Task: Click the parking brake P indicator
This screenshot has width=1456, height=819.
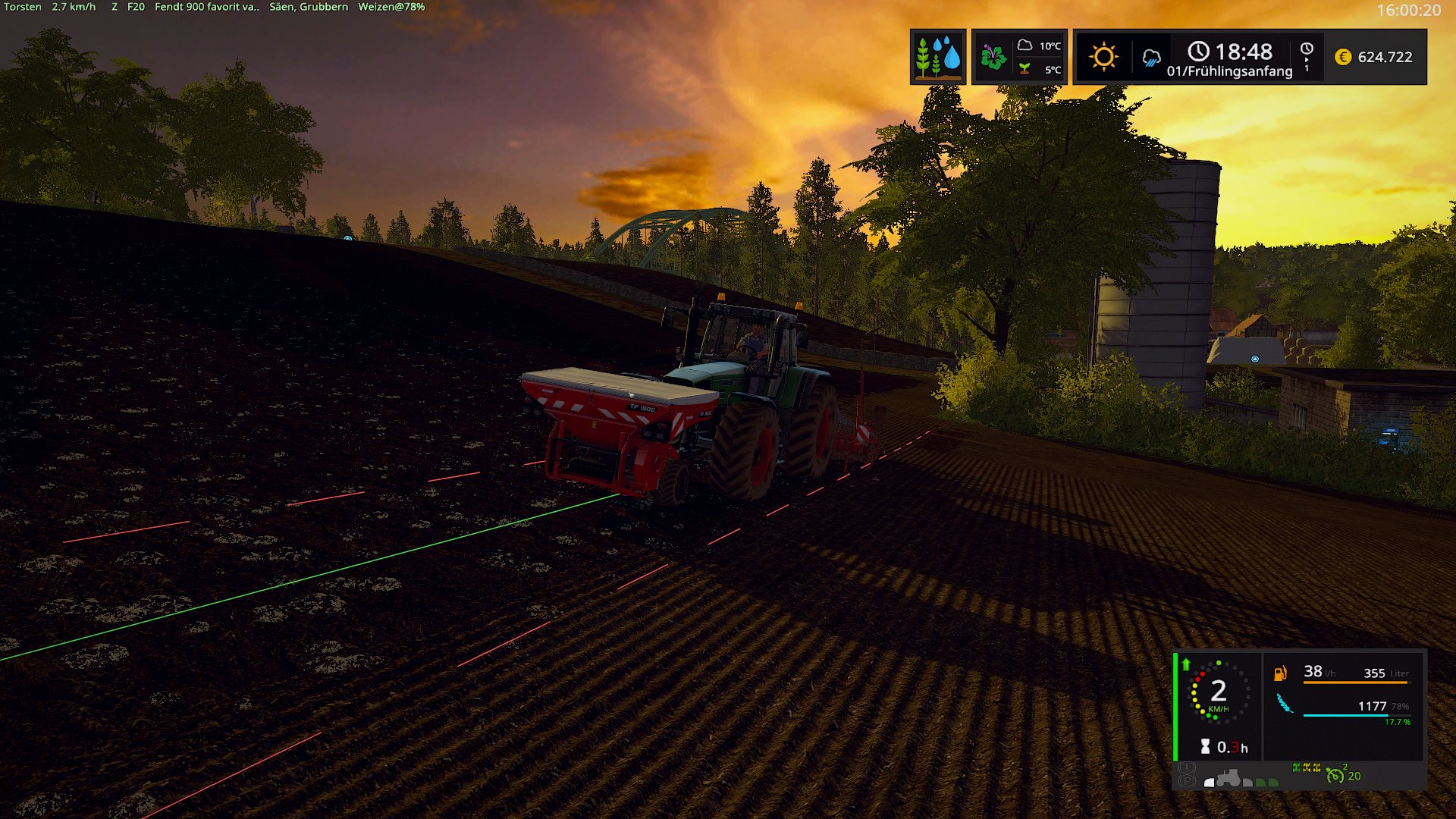Action: coord(1187,781)
